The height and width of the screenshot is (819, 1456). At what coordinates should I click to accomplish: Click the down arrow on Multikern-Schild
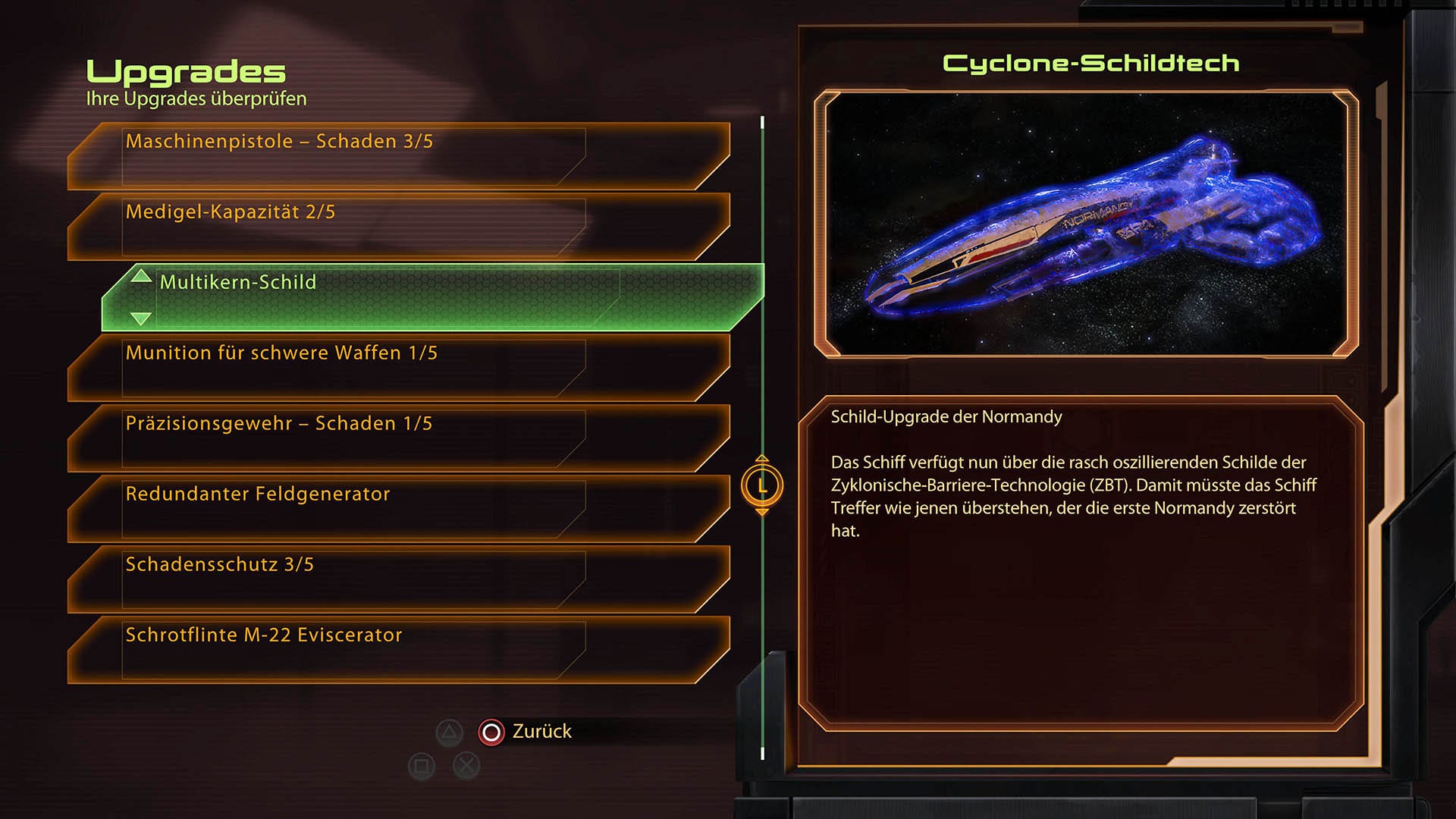tap(141, 318)
